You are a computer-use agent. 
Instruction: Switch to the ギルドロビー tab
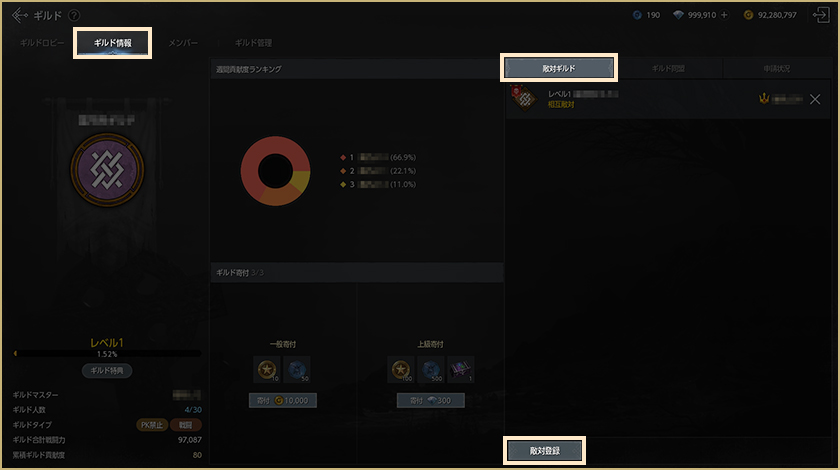click(43, 43)
